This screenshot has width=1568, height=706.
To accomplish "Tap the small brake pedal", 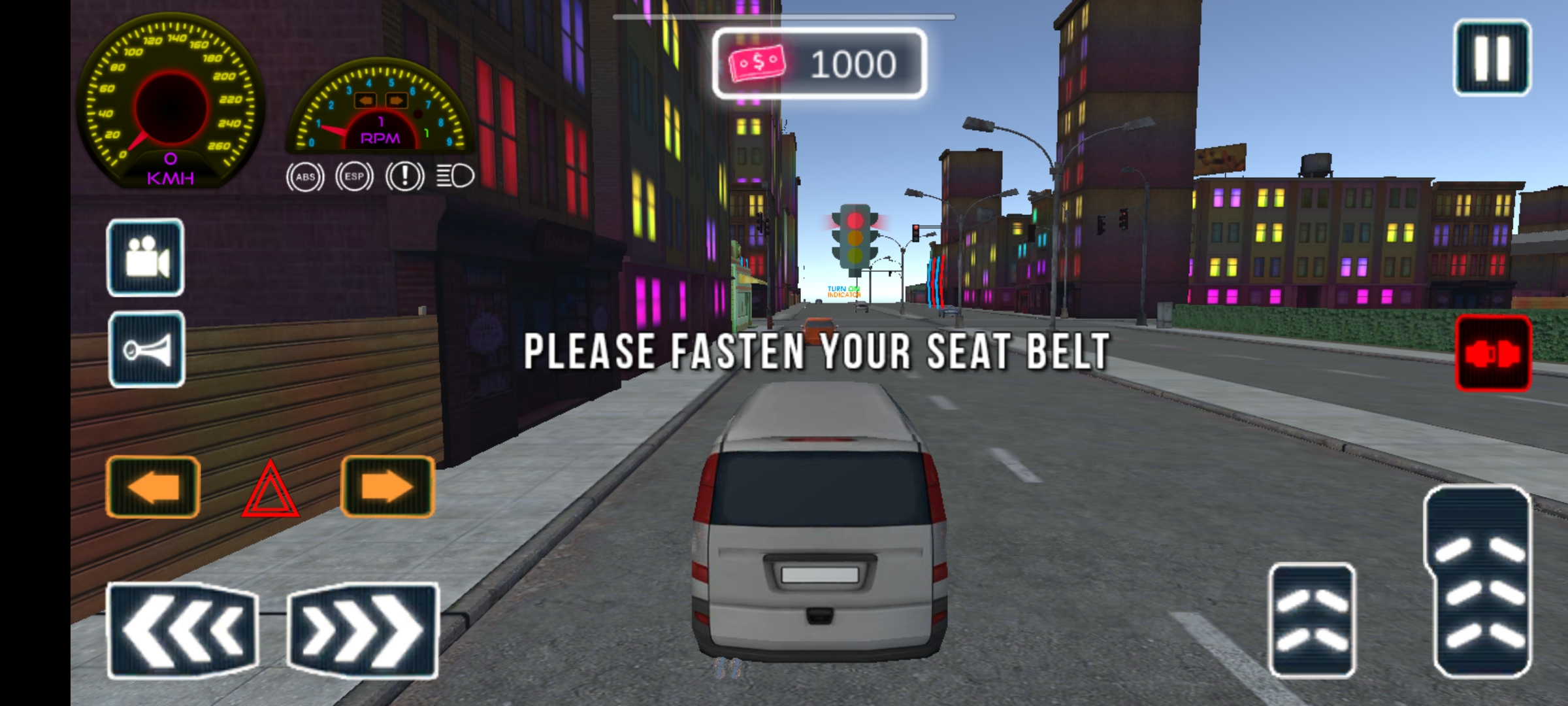I will [x=1312, y=620].
